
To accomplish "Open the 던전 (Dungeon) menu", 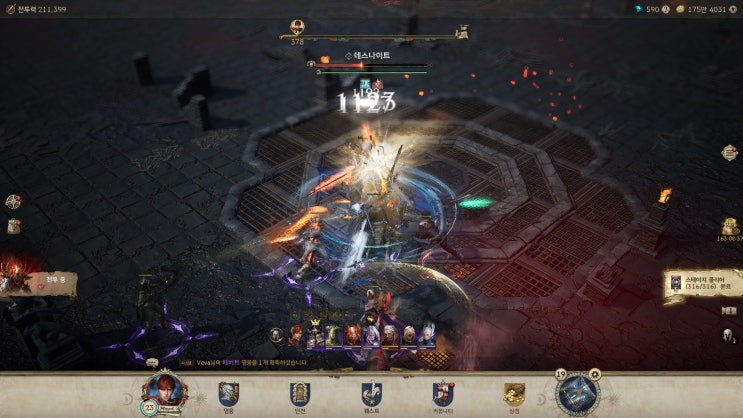I will point(299,395).
